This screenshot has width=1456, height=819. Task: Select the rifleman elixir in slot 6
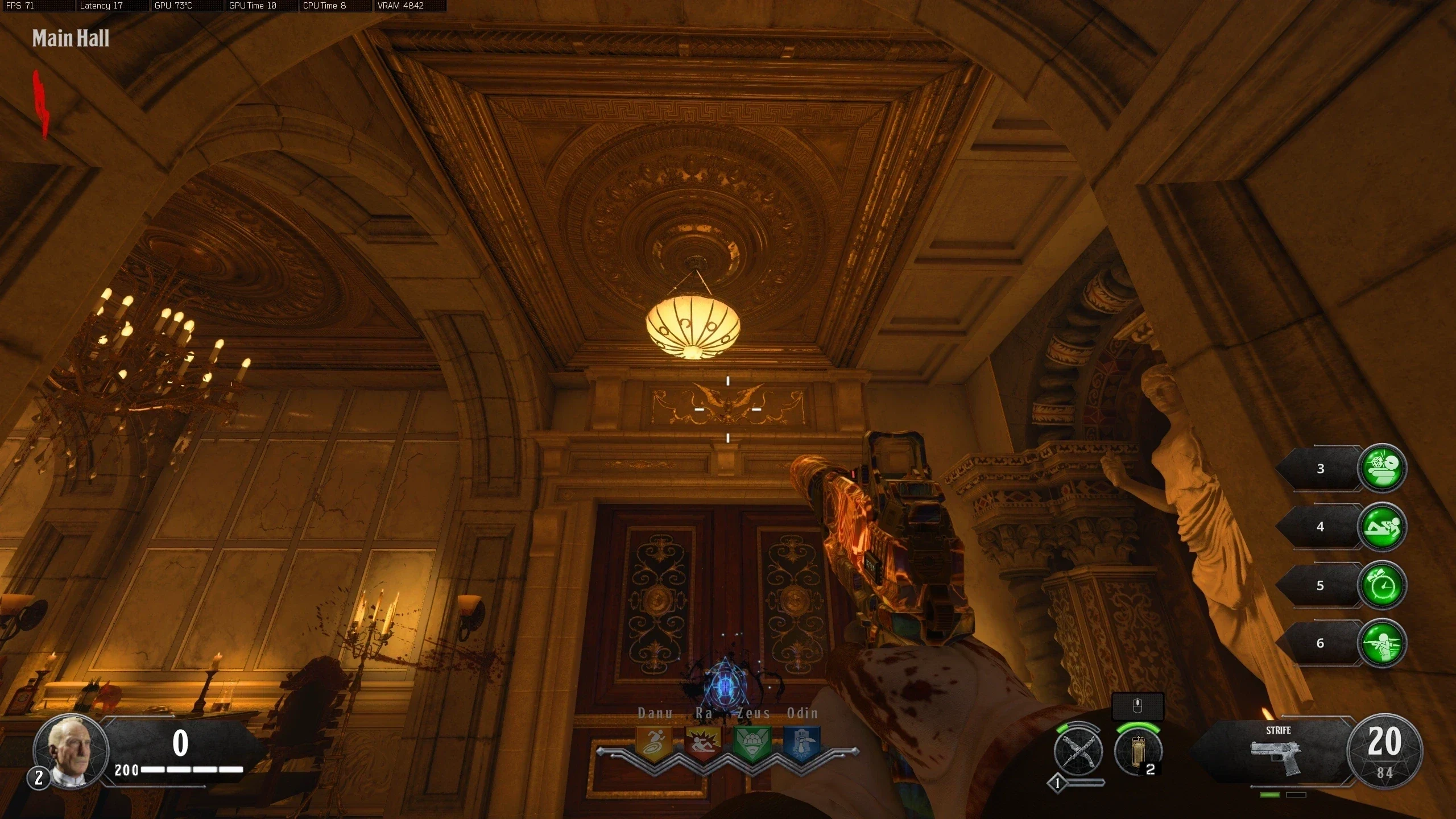click(x=1381, y=643)
